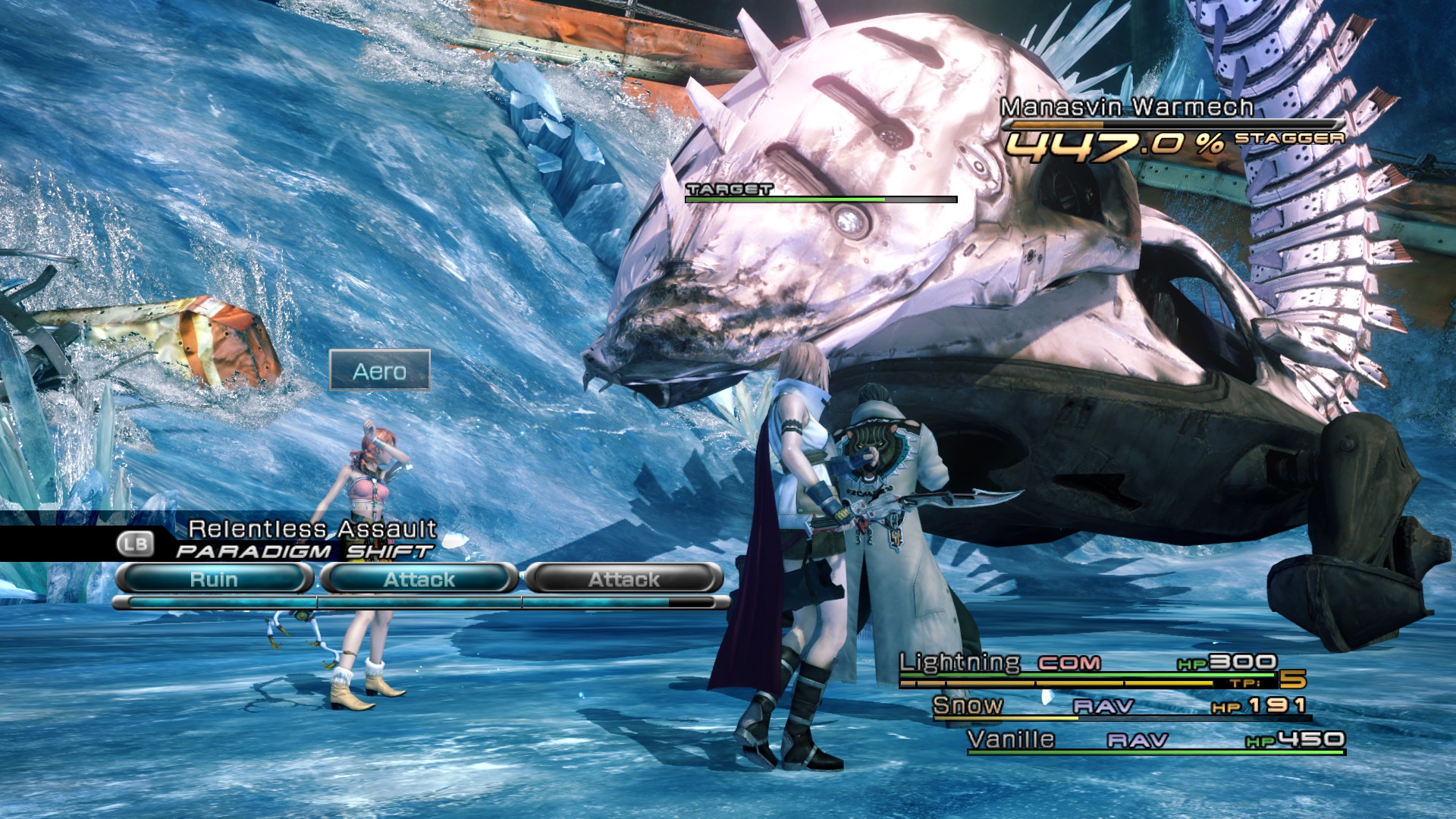1456x819 pixels.
Task: Select Lightning in the party list
Action: (x=960, y=663)
